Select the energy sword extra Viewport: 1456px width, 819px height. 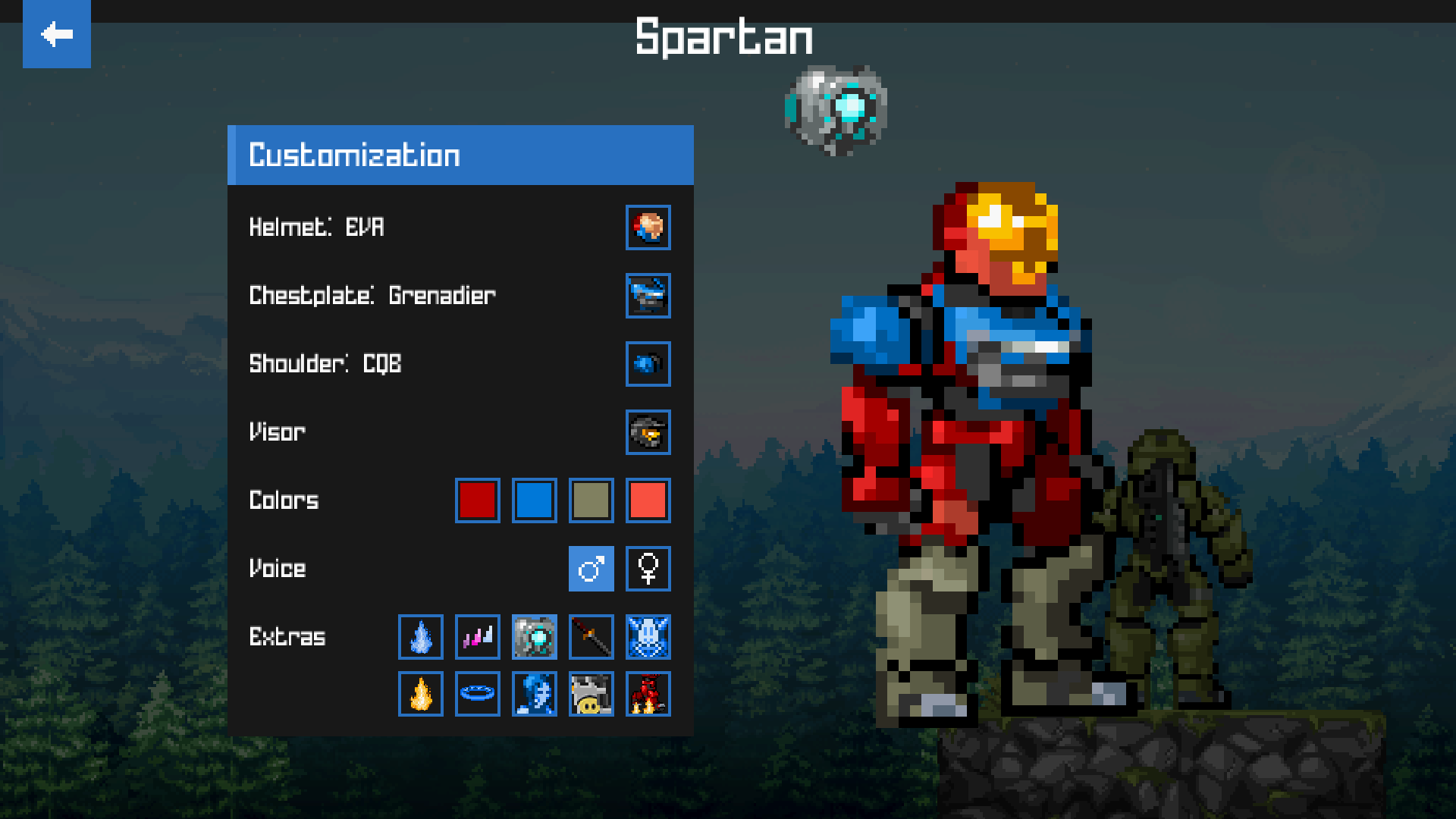pos(591,637)
